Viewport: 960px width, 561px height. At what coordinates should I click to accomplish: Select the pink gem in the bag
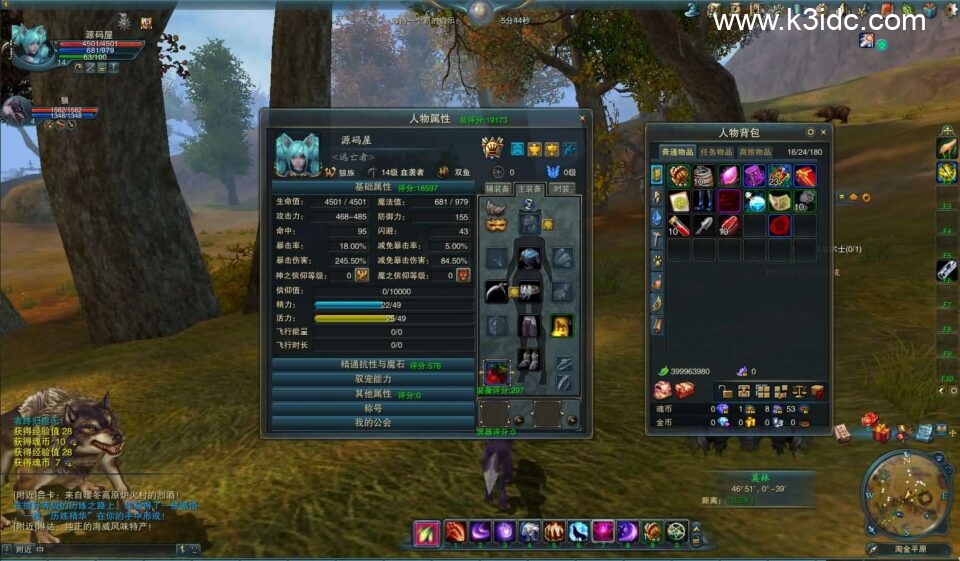click(730, 177)
